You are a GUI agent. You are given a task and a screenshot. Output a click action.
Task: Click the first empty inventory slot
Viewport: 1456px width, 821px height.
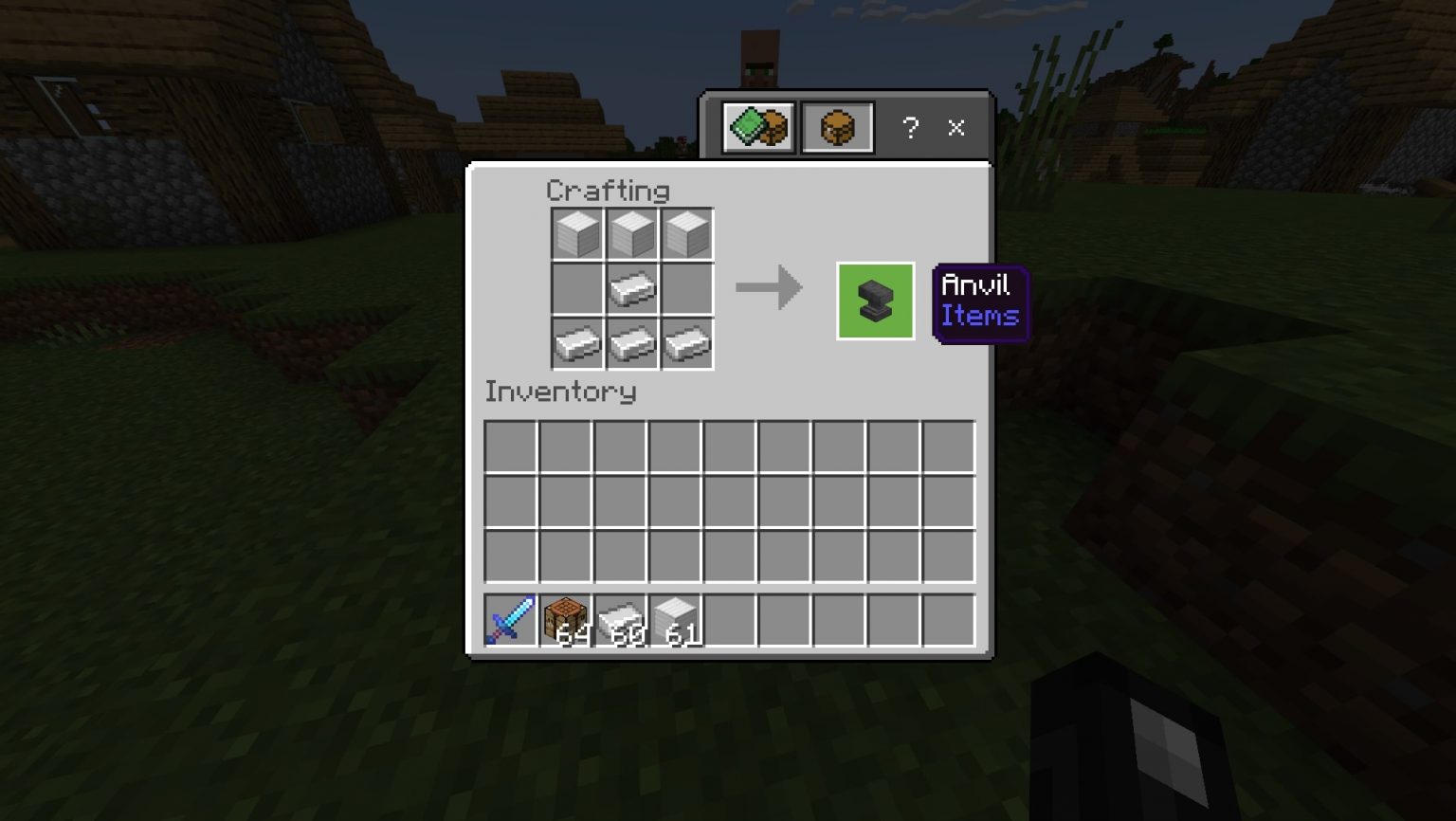click(512, 446)
